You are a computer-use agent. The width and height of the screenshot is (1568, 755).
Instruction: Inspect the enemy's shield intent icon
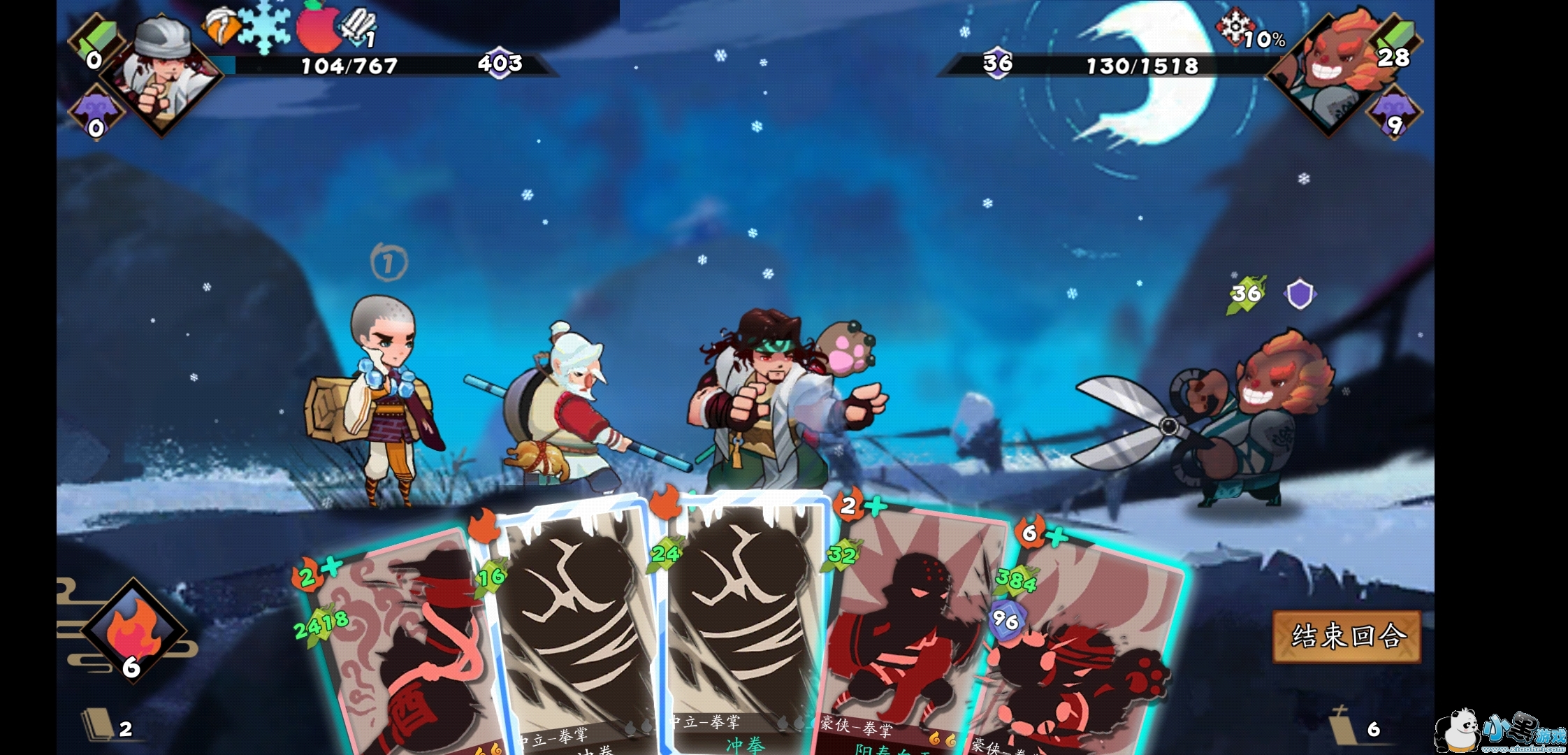coord(1300,294)
